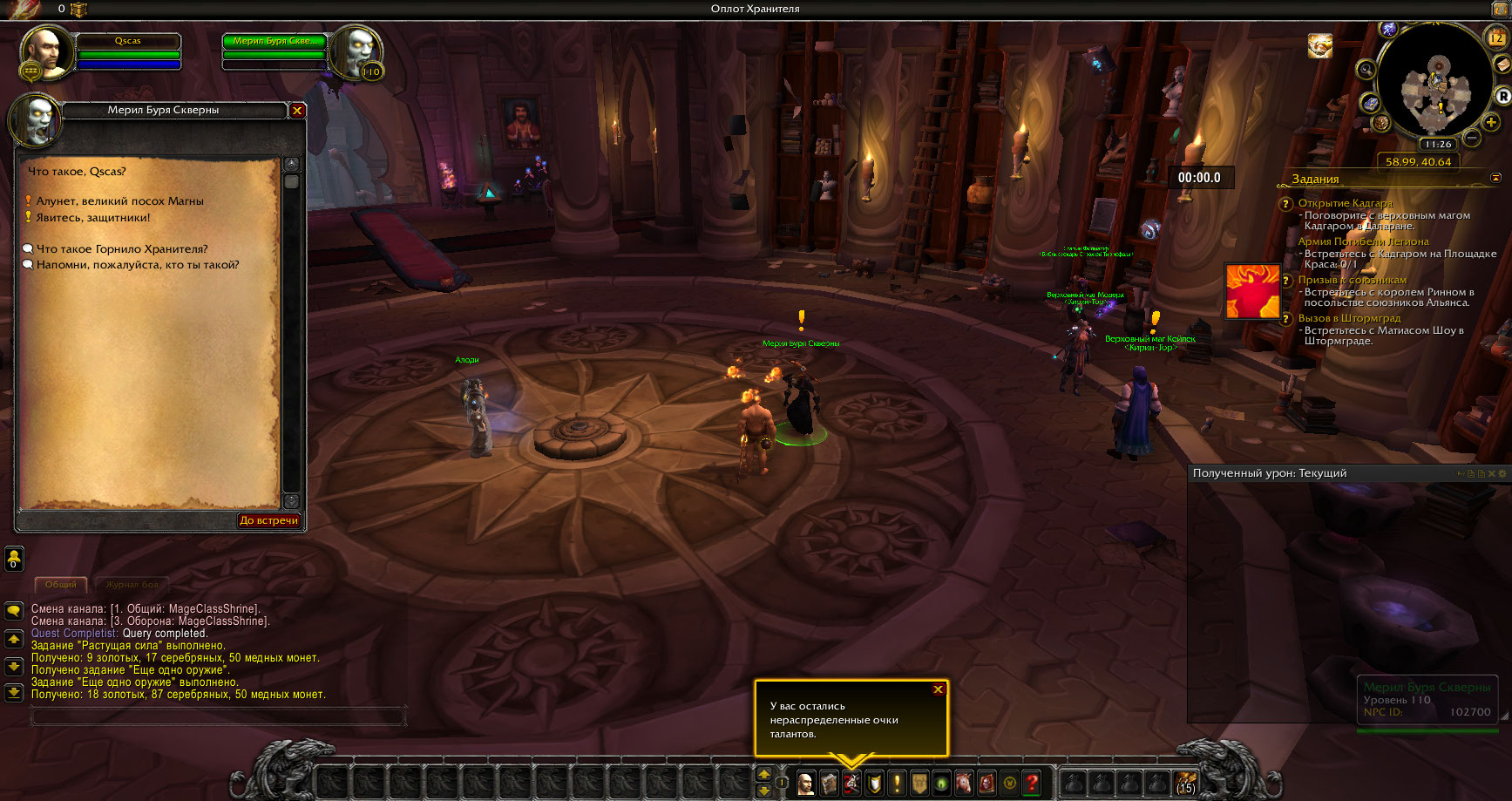Ask "Что такое Горнило Хранителя?"
This screenshot has width=1512, height=801.
pyautogui.click(x=122, y=249)
